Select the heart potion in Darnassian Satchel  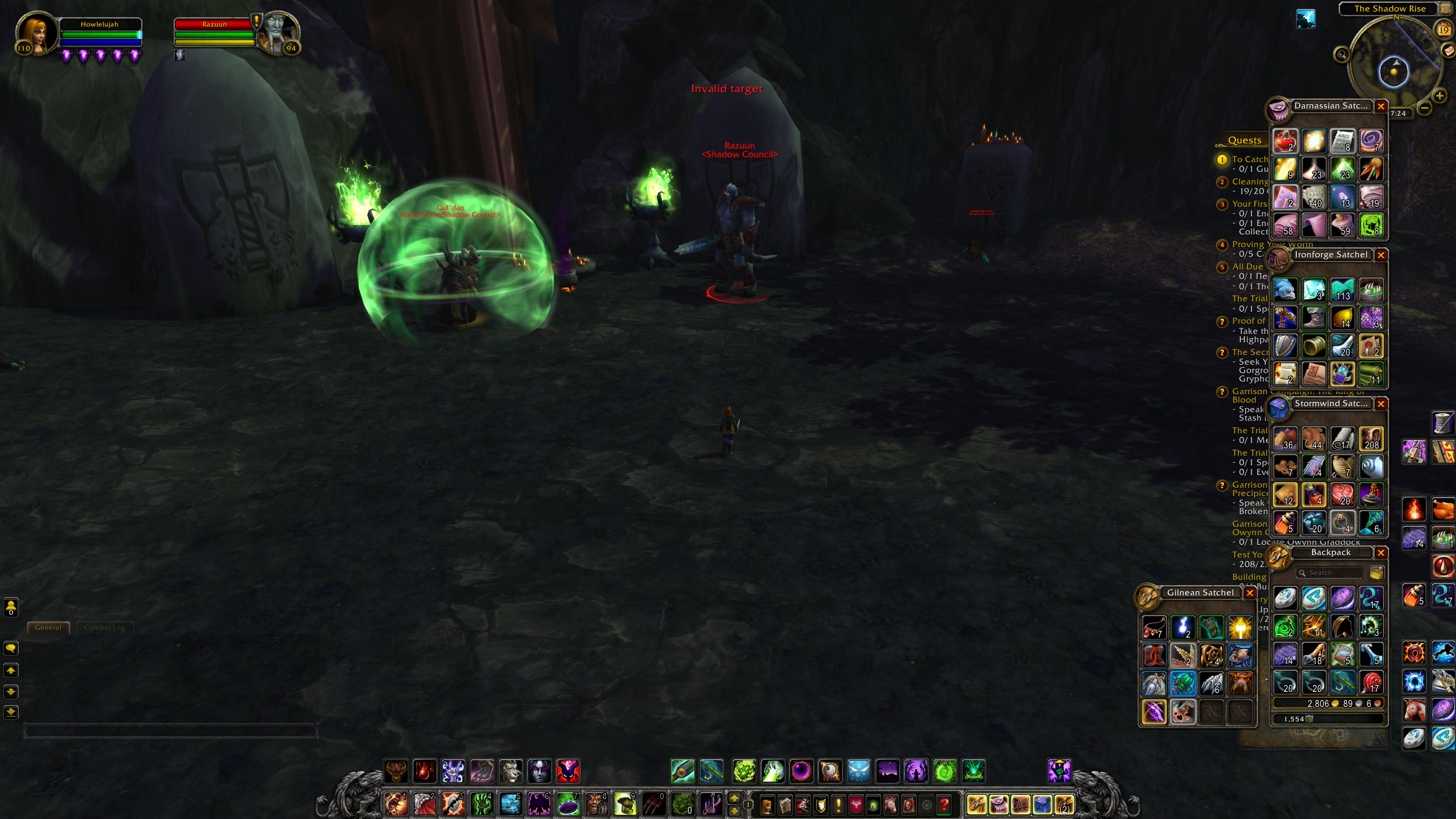click(x=1285, y=142)
